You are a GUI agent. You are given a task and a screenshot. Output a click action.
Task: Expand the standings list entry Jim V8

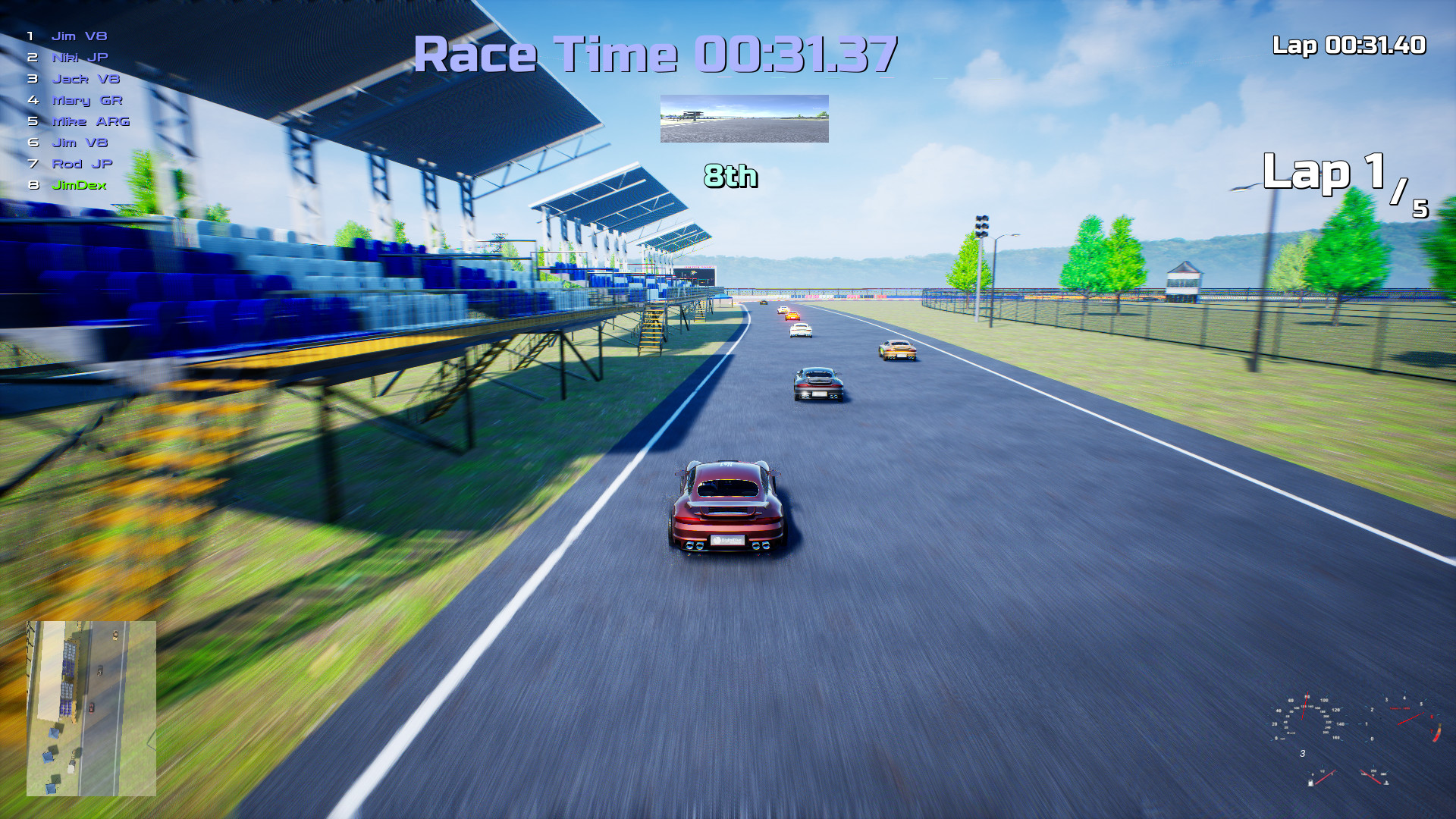pyautogui.click(x=78, y=35)
